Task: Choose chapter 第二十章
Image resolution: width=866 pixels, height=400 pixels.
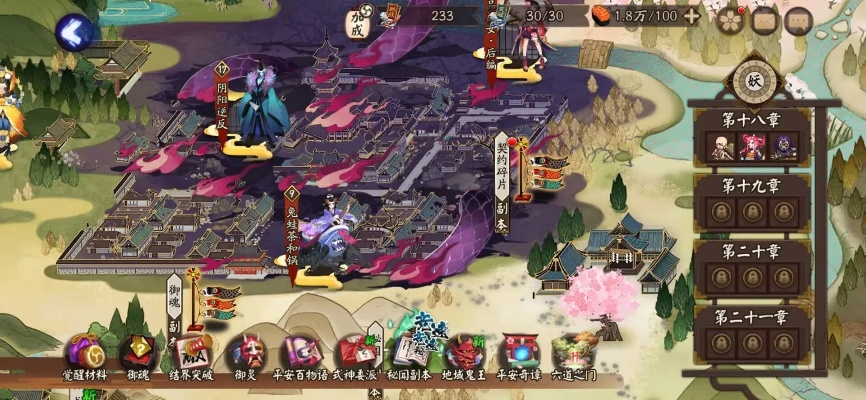Action: (753, 266)
